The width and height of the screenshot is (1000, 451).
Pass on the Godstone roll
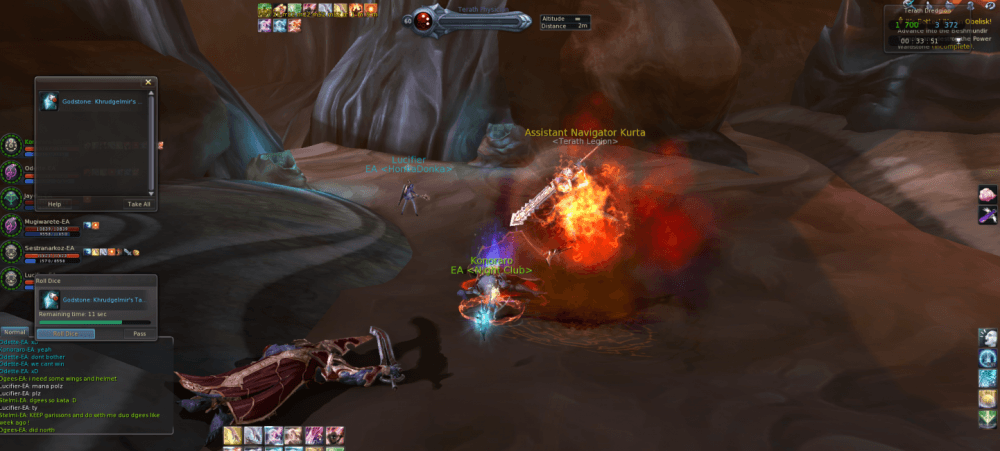[140, 333]
